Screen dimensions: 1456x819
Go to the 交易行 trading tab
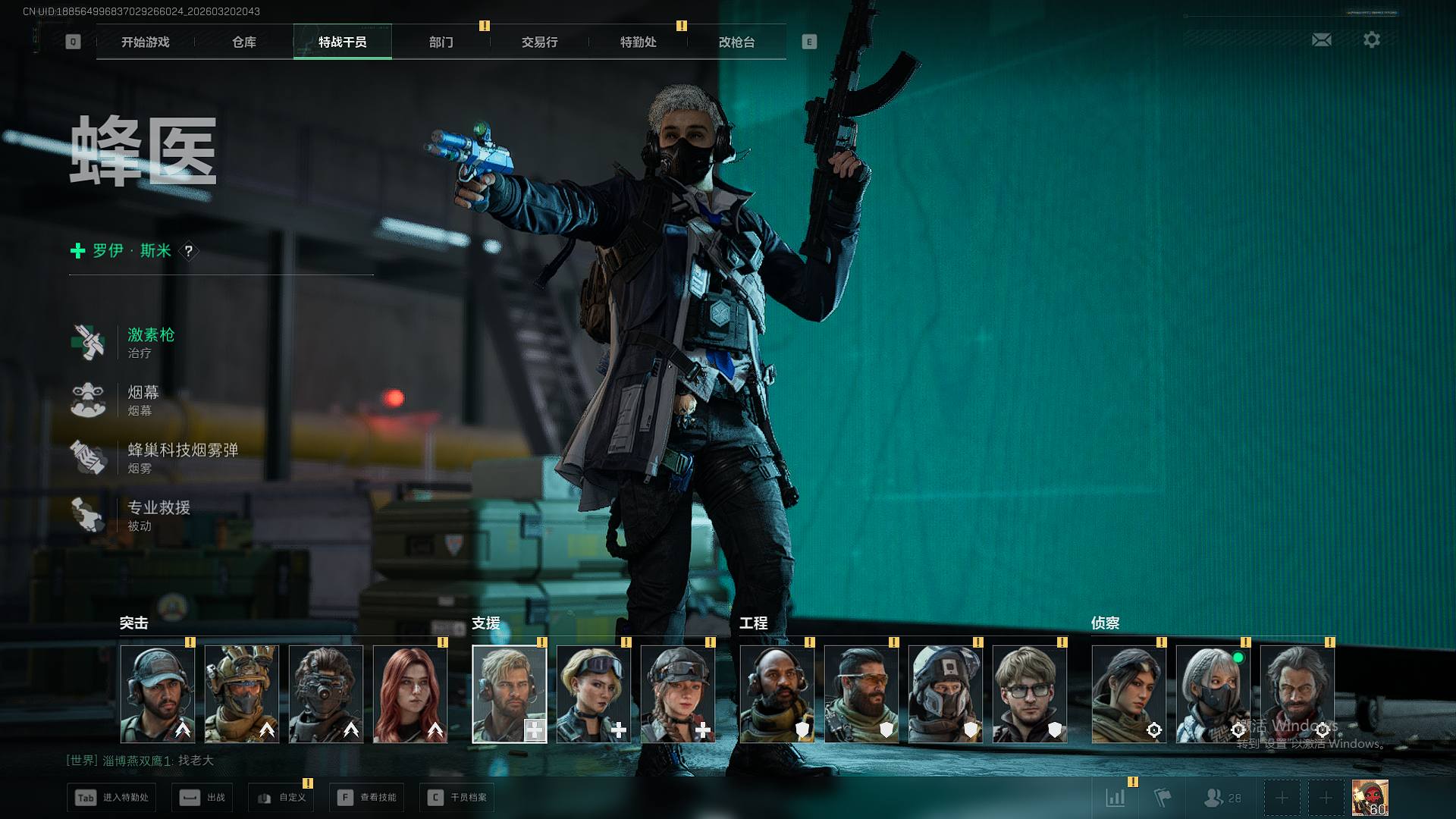point(539,42)
